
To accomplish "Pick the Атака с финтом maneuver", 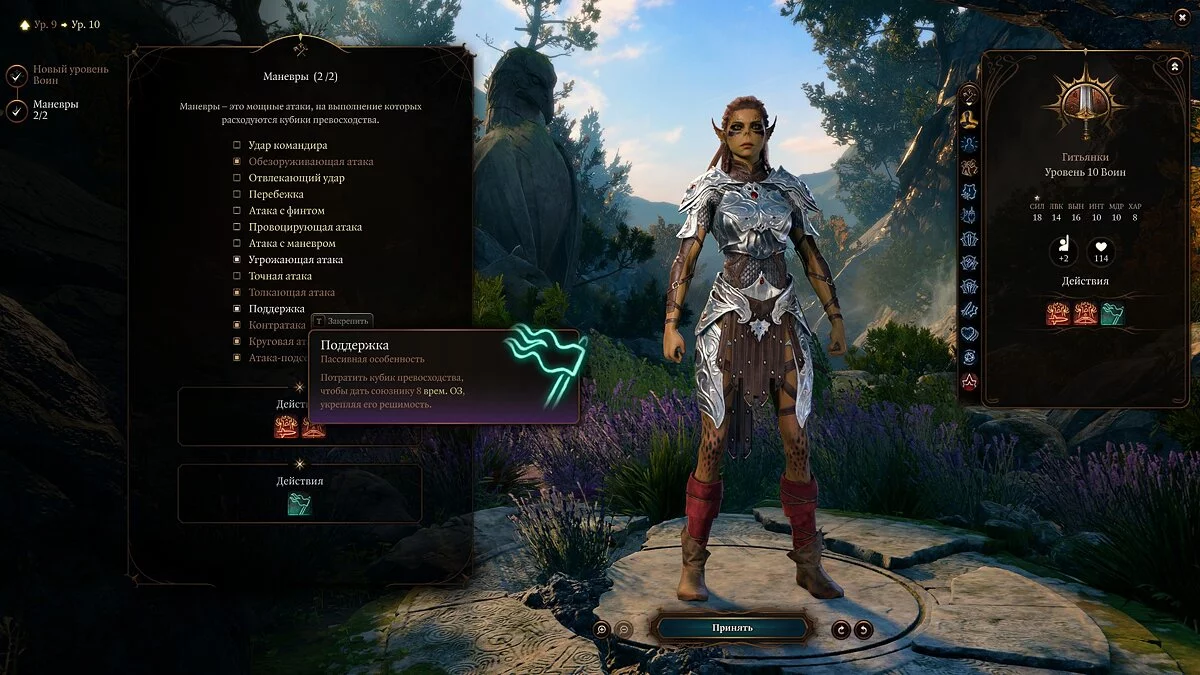I will [x=237, y=211].
